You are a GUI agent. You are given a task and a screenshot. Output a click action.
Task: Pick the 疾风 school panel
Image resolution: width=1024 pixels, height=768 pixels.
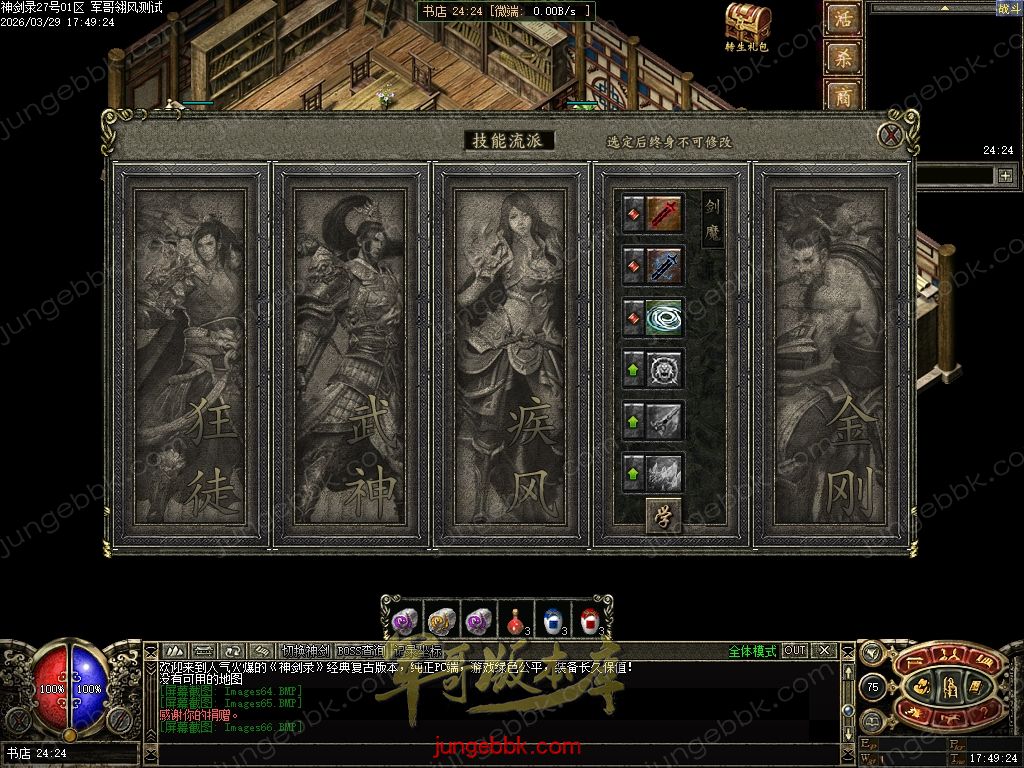pos(510,355)
